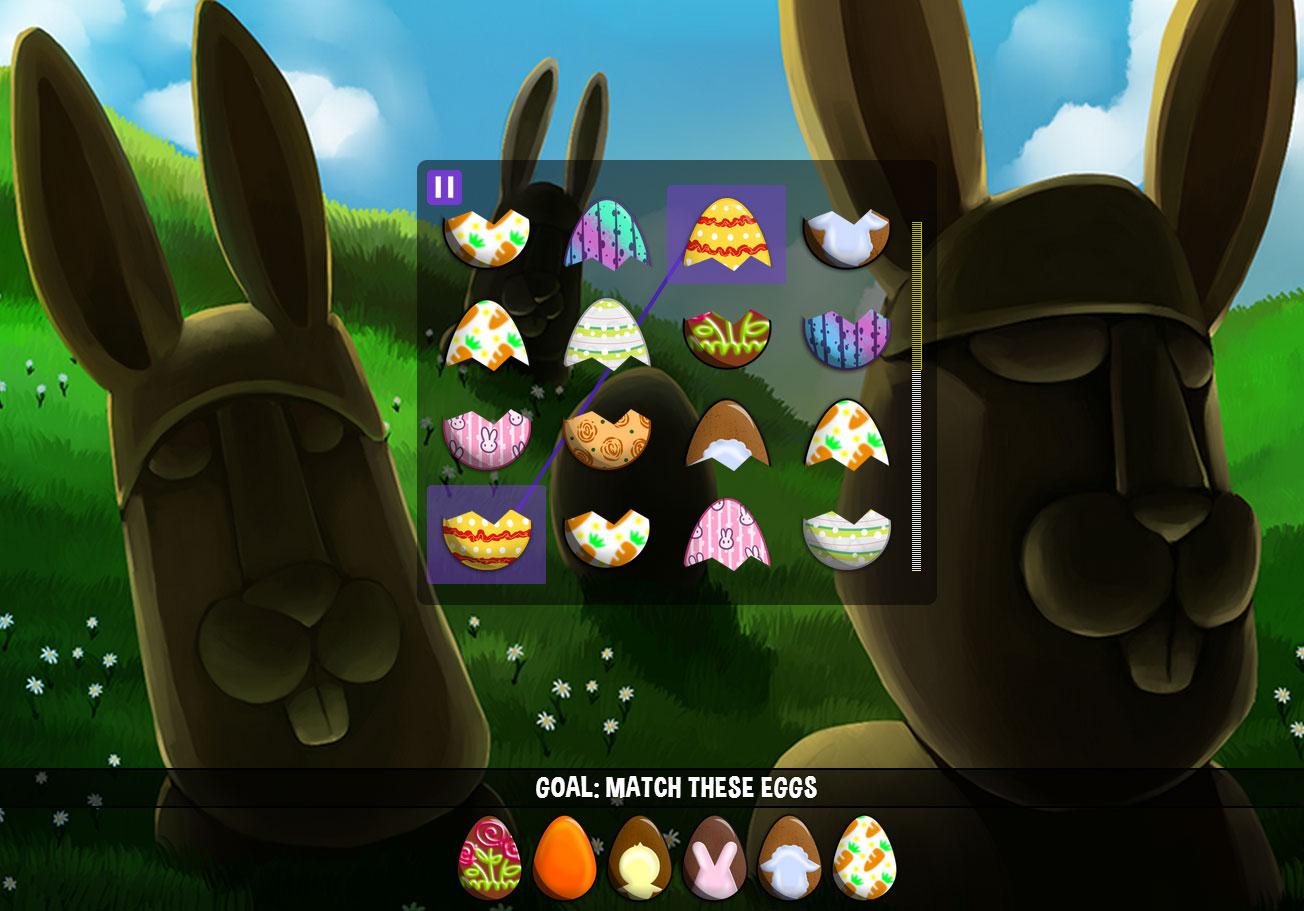
Task: Click the green striped egg at bottom right
Action: coord(847,533)
